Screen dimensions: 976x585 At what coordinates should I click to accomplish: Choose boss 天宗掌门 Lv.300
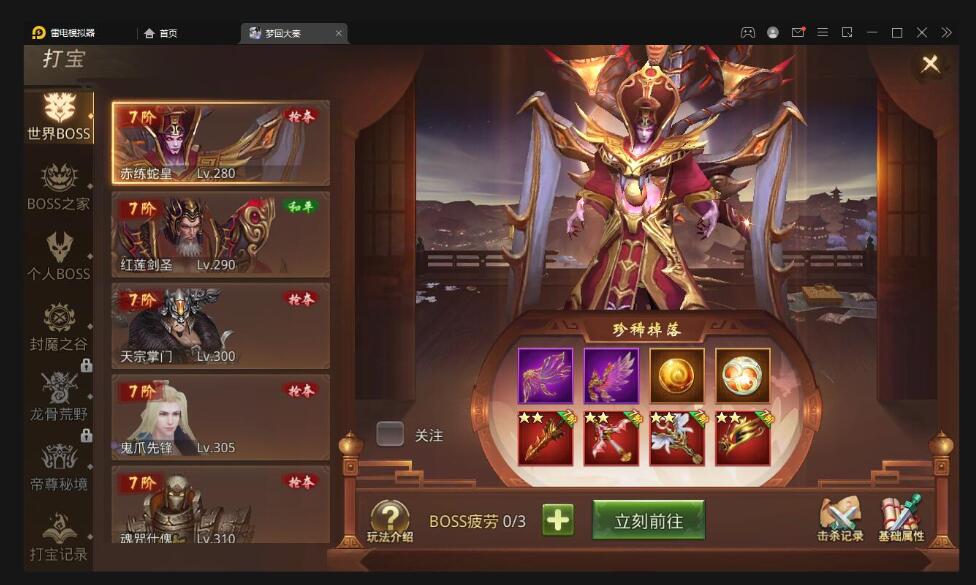pos(220,326)
